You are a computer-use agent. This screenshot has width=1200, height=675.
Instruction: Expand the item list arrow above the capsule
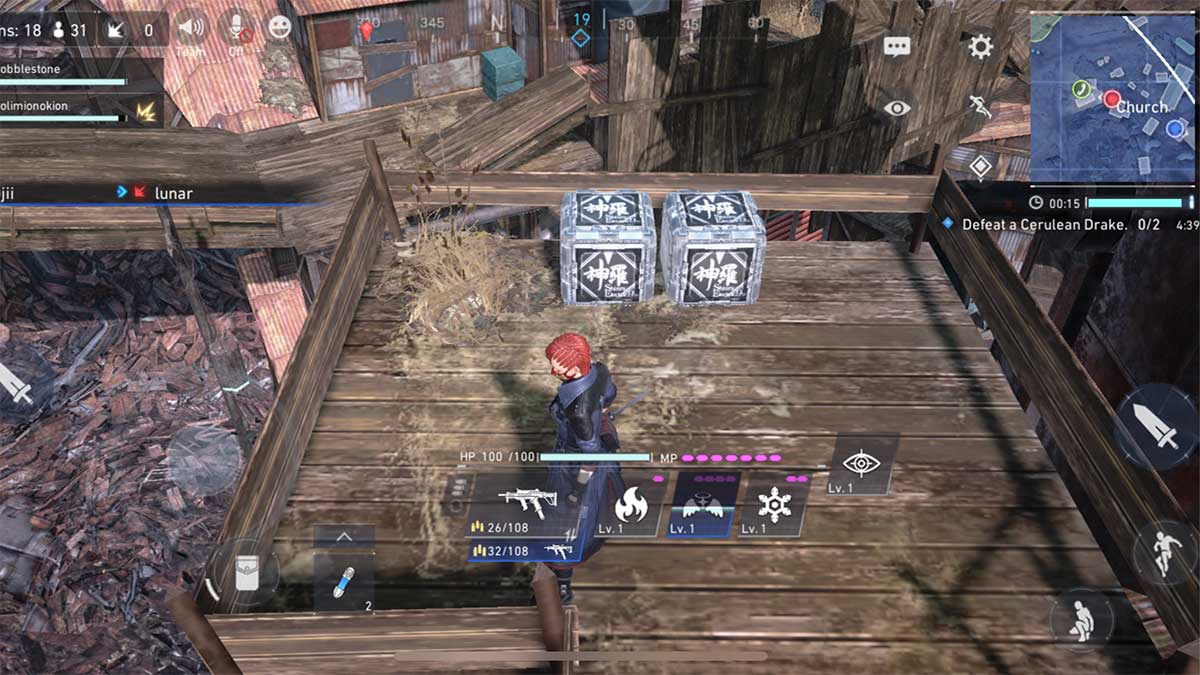pyautogui.click(x=344, y=537)
